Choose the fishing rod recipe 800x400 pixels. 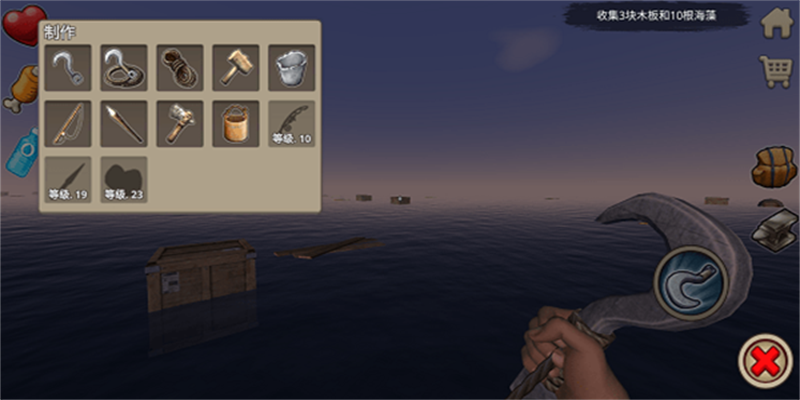coord(68,124)
